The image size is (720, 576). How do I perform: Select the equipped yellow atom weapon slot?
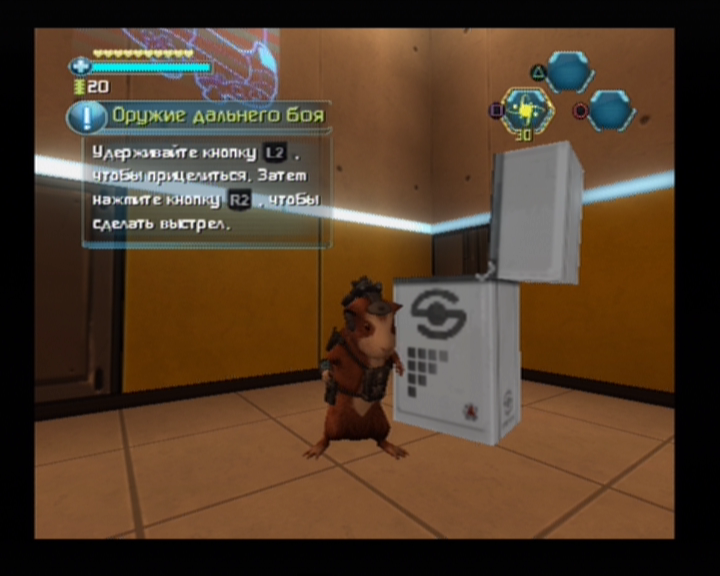(524, 109)
